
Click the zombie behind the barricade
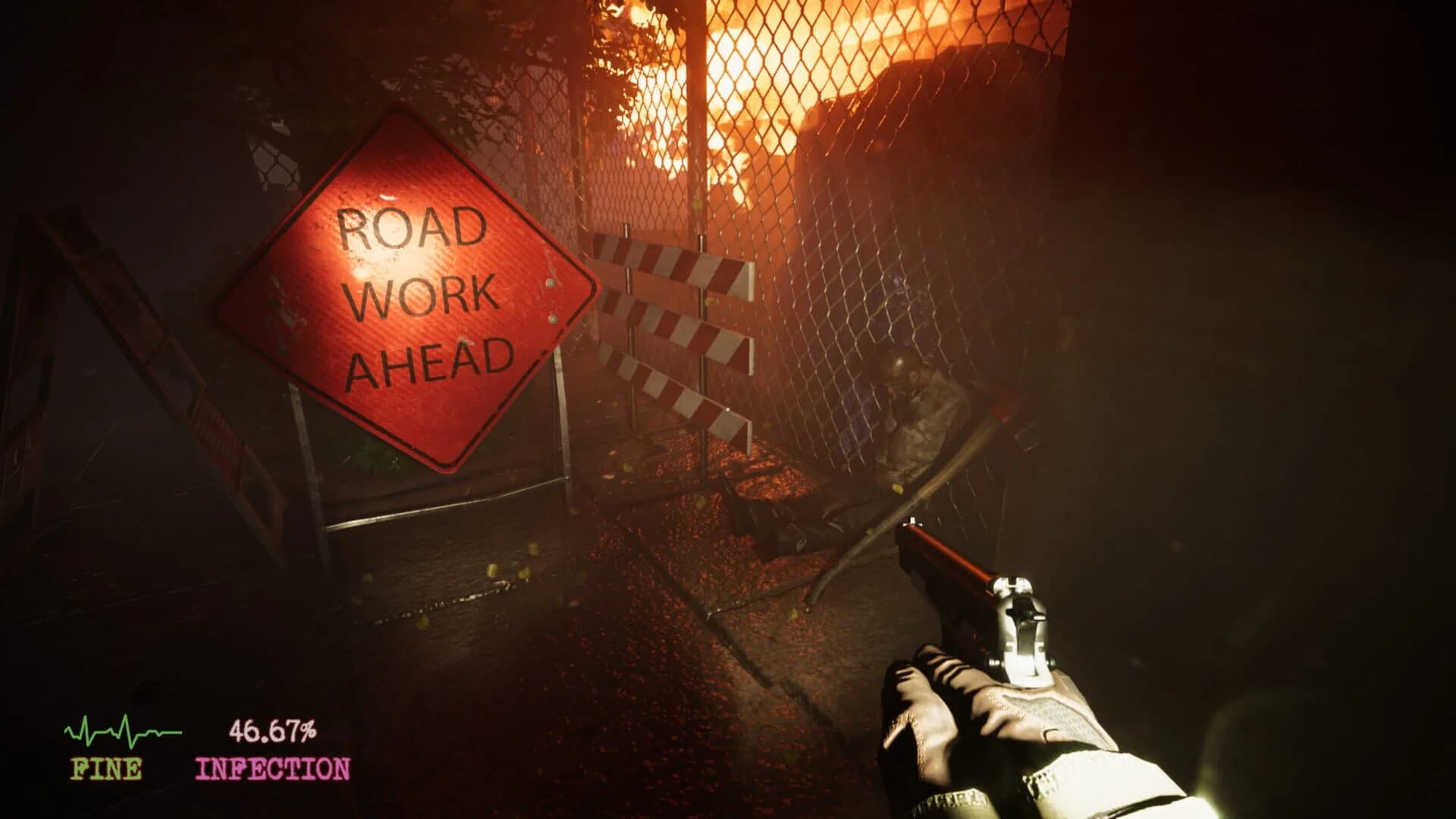[918, 402]
